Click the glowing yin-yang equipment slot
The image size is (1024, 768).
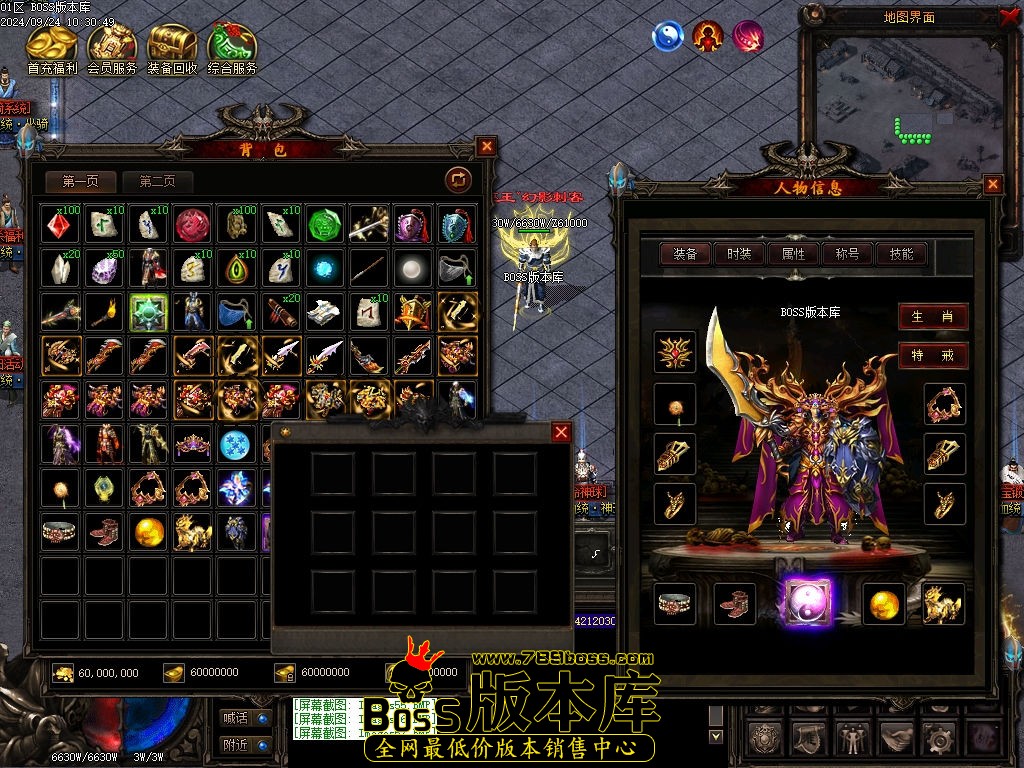807,604
